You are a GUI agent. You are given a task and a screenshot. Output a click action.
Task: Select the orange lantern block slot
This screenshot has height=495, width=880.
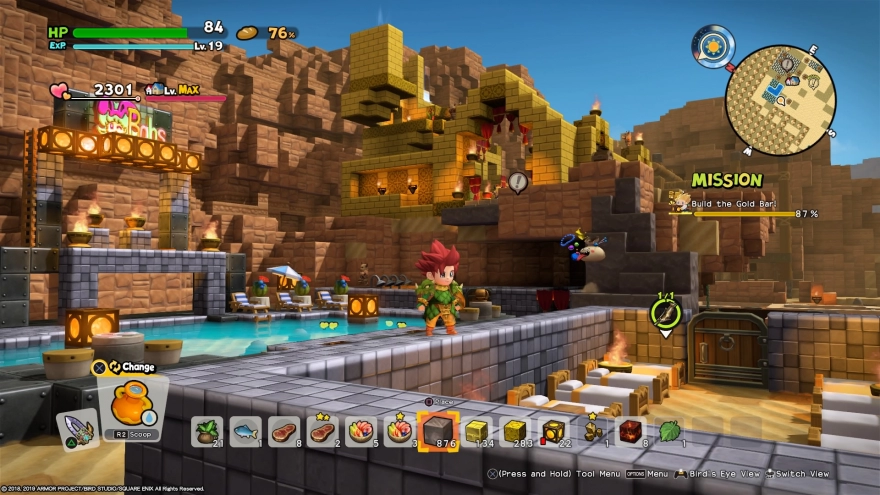(x=553, y=432)
